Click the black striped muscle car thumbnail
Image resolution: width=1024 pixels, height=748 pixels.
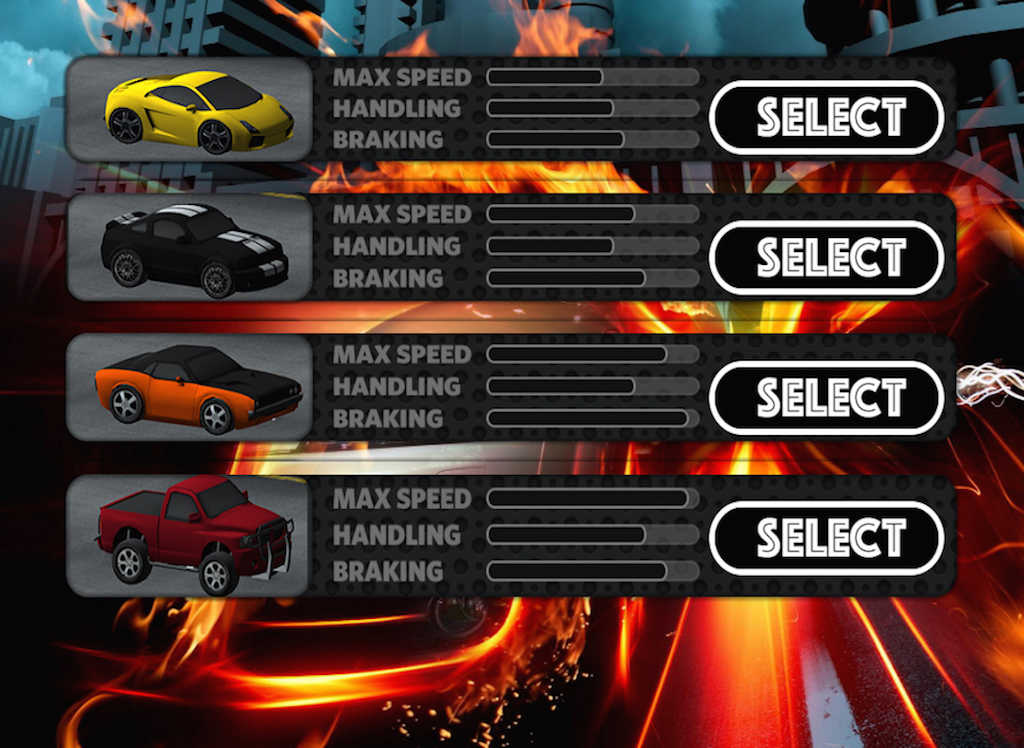point(190,248)
